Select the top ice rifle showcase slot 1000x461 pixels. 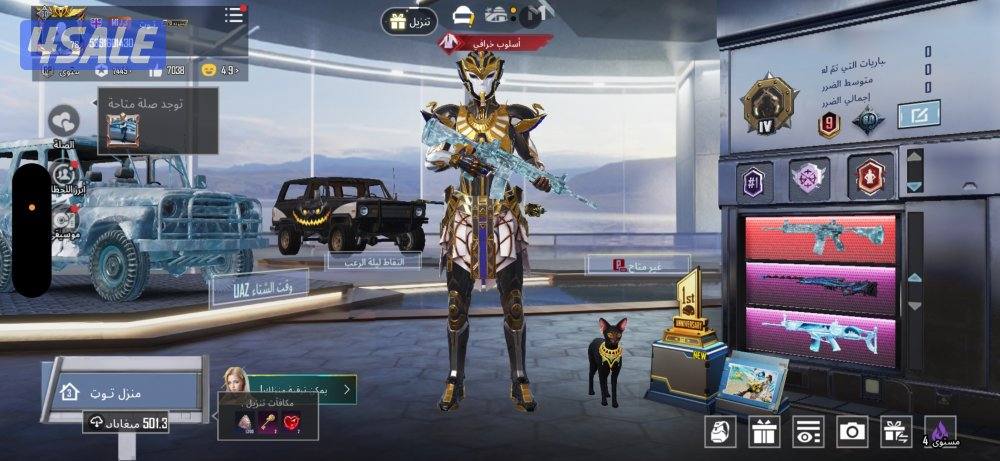click(821, 239)
